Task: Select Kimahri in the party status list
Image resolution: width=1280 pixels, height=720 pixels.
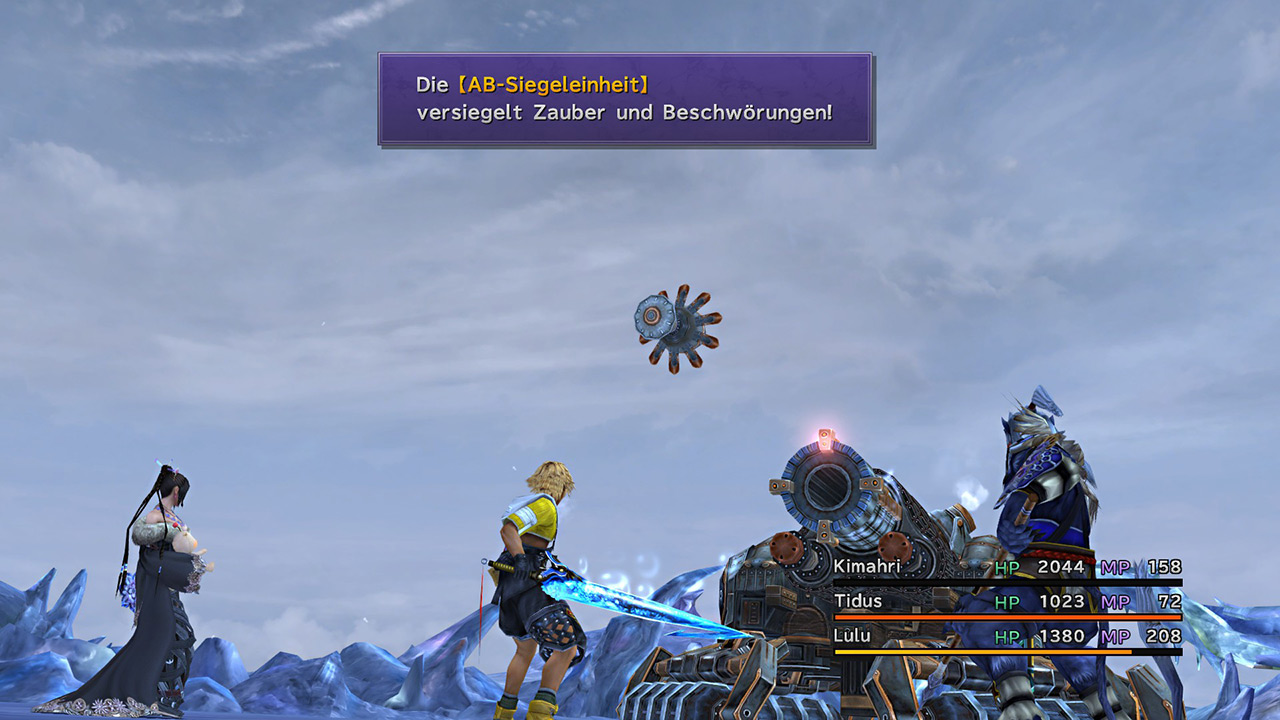Action: click(x=866, y=567)
